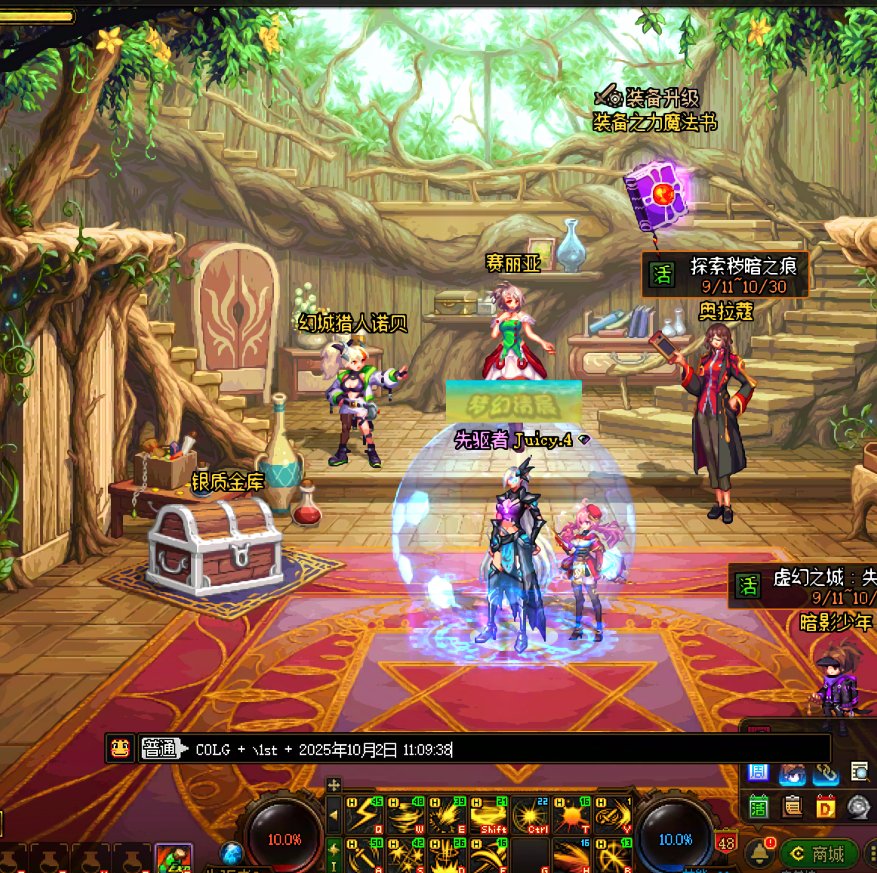Open the blue 周 weekly icon
Screen dimensions: 877x873
coord(758,772)
